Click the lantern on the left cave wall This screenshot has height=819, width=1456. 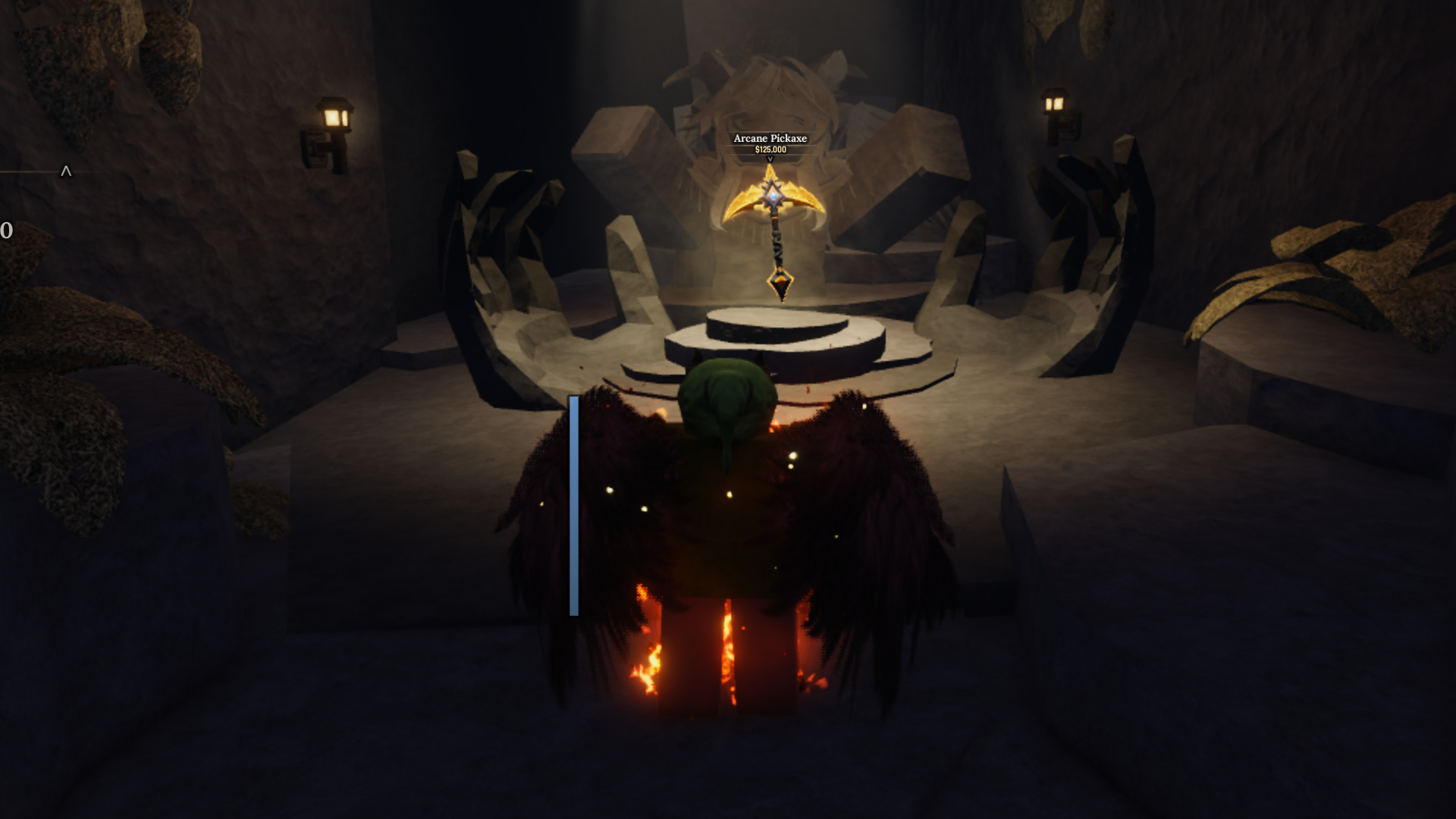point(336,118)
